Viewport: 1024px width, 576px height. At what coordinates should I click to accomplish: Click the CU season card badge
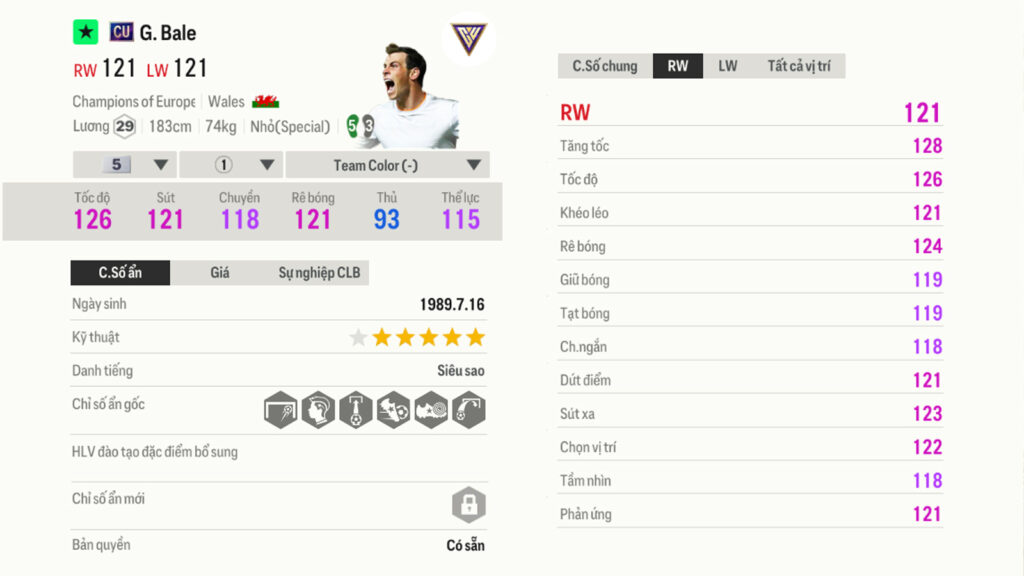point(122,33)
